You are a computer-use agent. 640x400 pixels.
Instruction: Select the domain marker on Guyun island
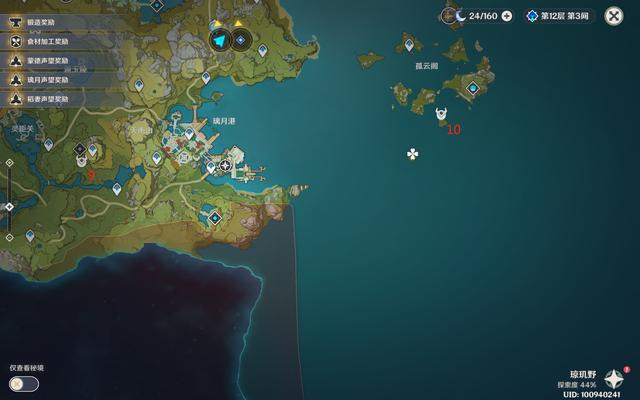[x=473, y=89]
